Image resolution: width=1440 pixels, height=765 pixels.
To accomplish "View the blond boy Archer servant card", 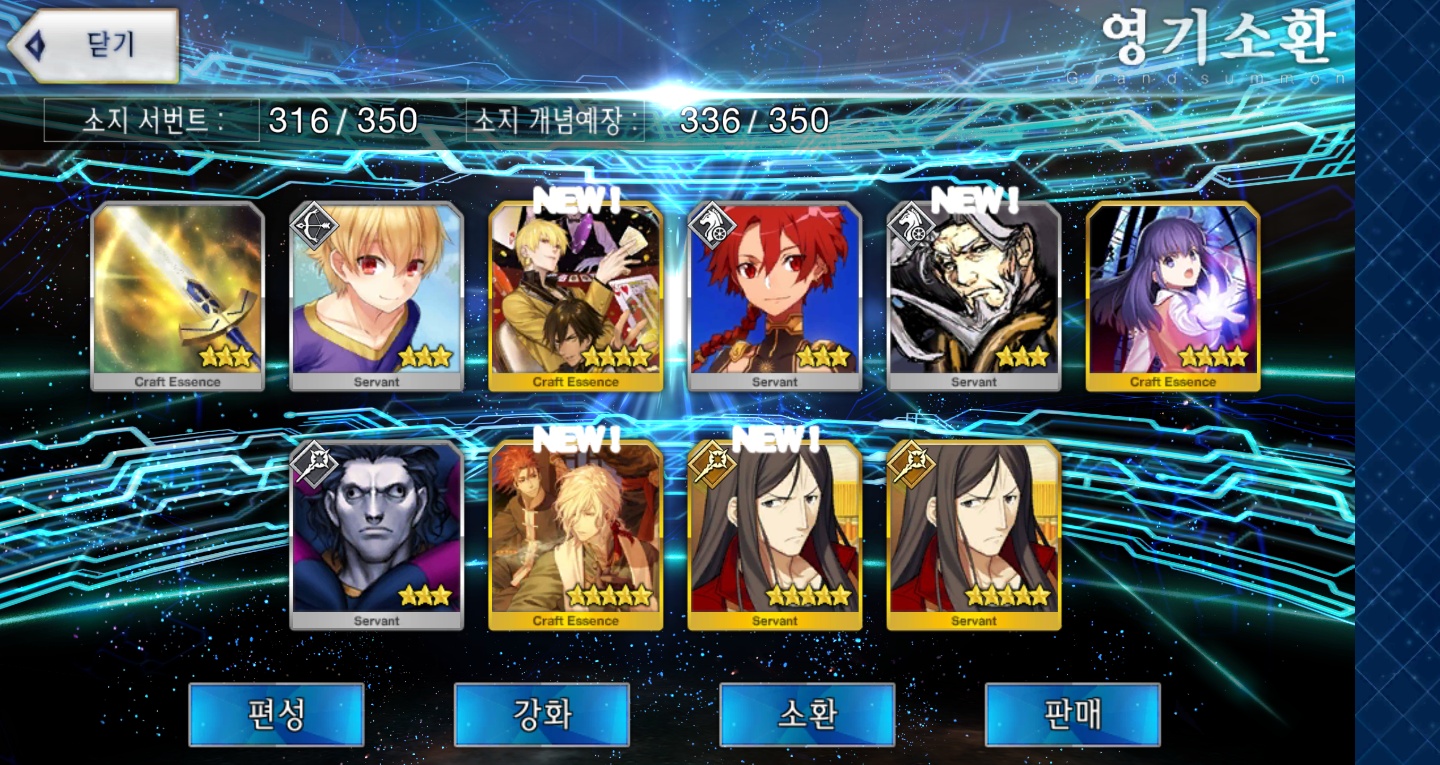I will click(x=377, y=295).
